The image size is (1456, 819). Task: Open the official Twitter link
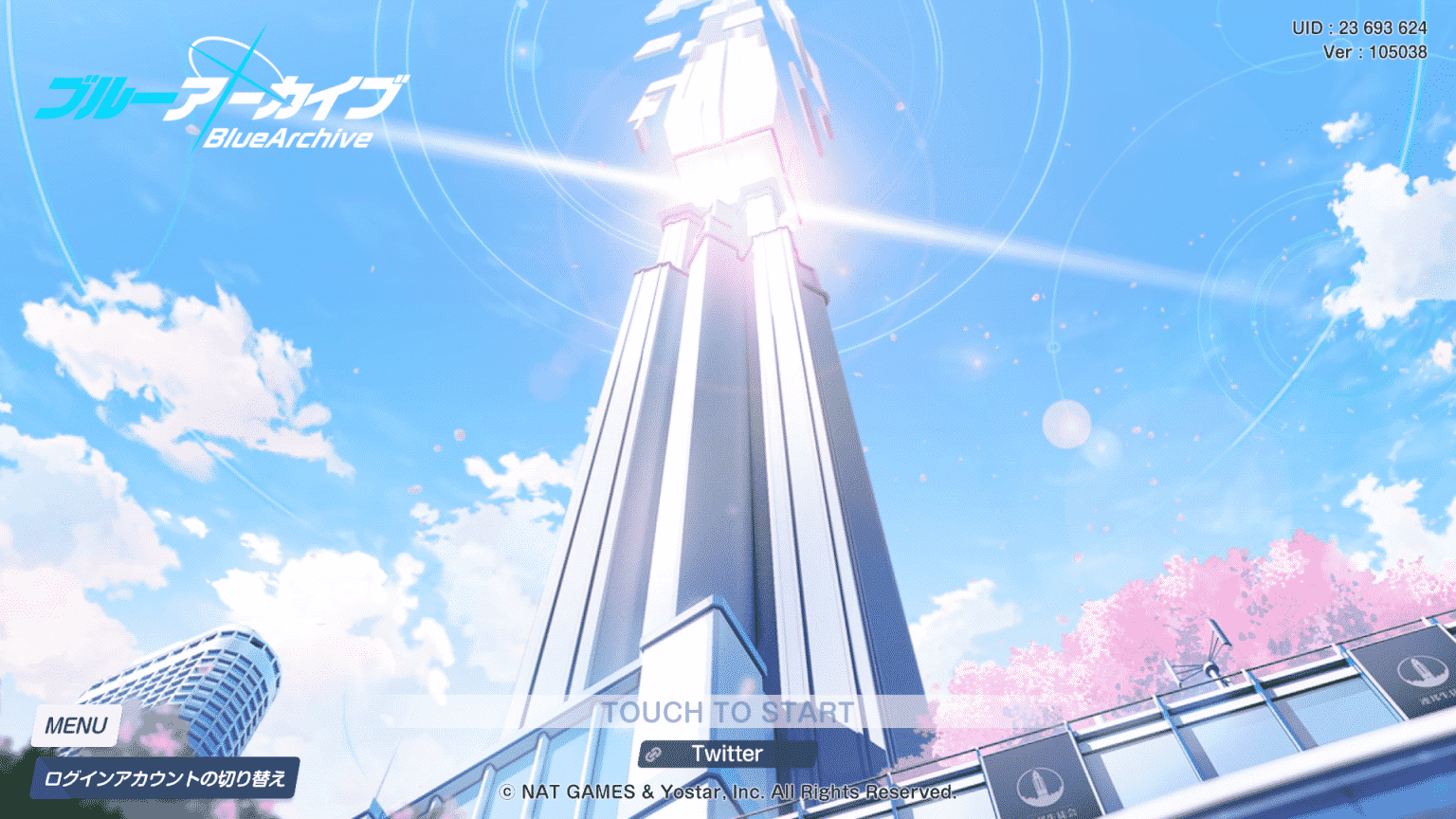tap(728, 754)
